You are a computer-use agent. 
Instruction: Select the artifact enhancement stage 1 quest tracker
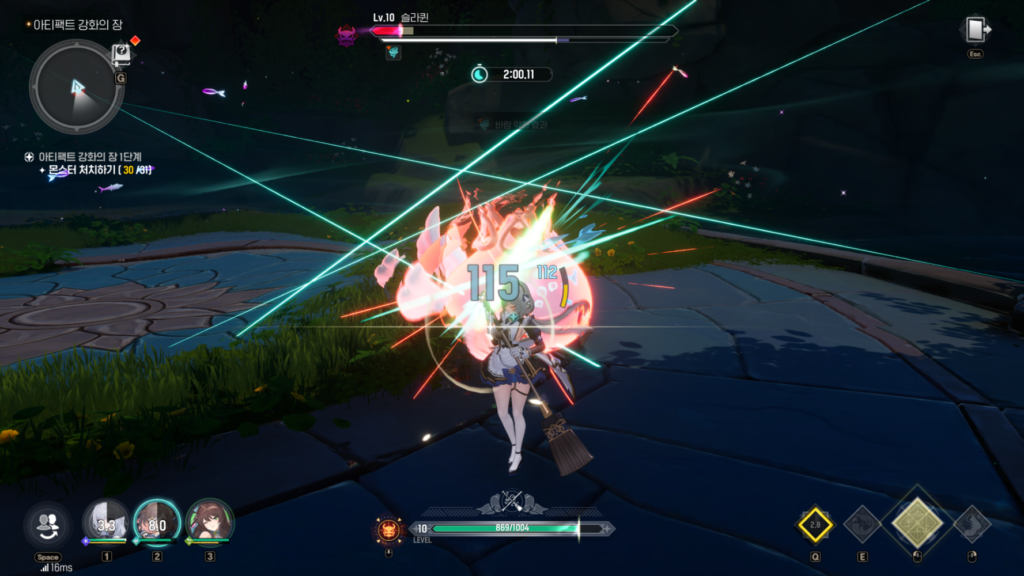[92, 157]
